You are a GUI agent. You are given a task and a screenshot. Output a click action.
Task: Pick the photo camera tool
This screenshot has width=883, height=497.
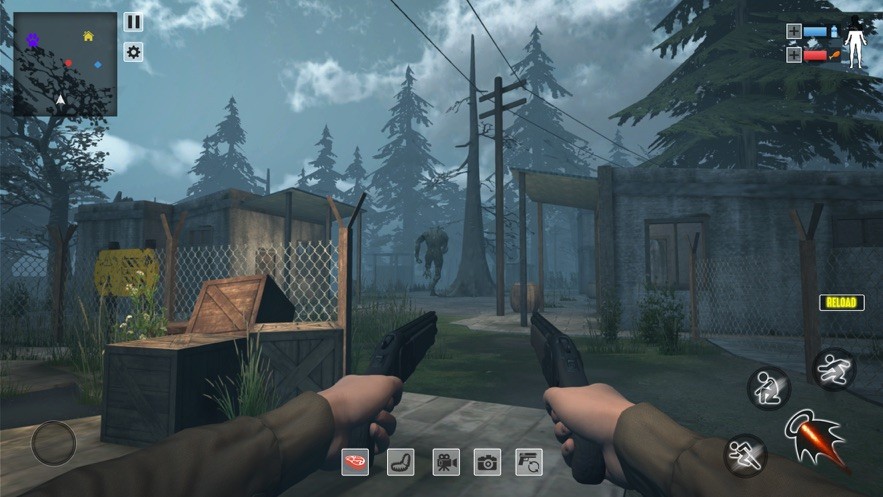[487, 461]
